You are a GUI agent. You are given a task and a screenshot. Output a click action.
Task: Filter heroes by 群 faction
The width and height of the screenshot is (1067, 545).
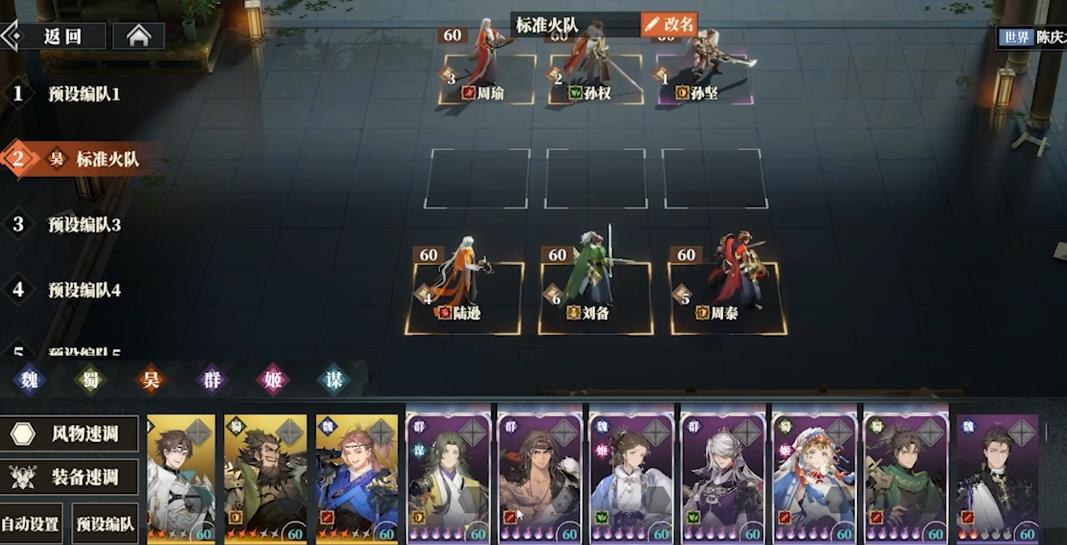pos(211,380)
